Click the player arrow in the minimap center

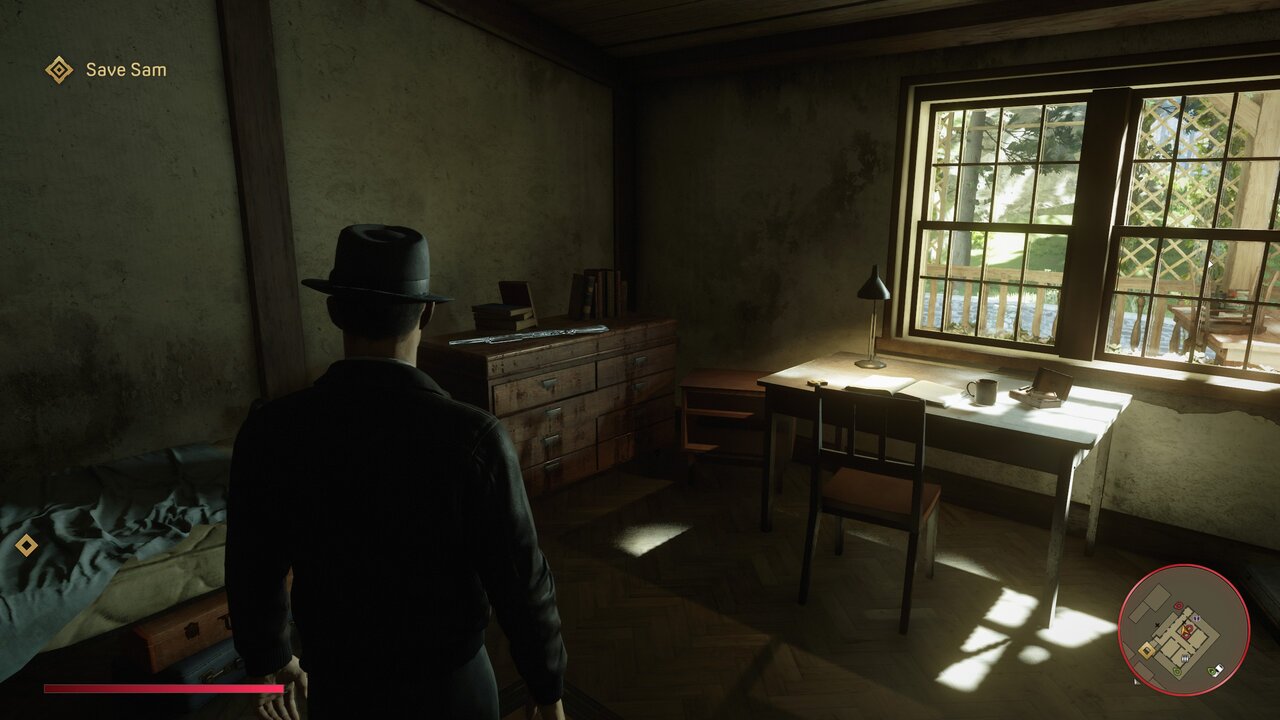coord(1185,630)
